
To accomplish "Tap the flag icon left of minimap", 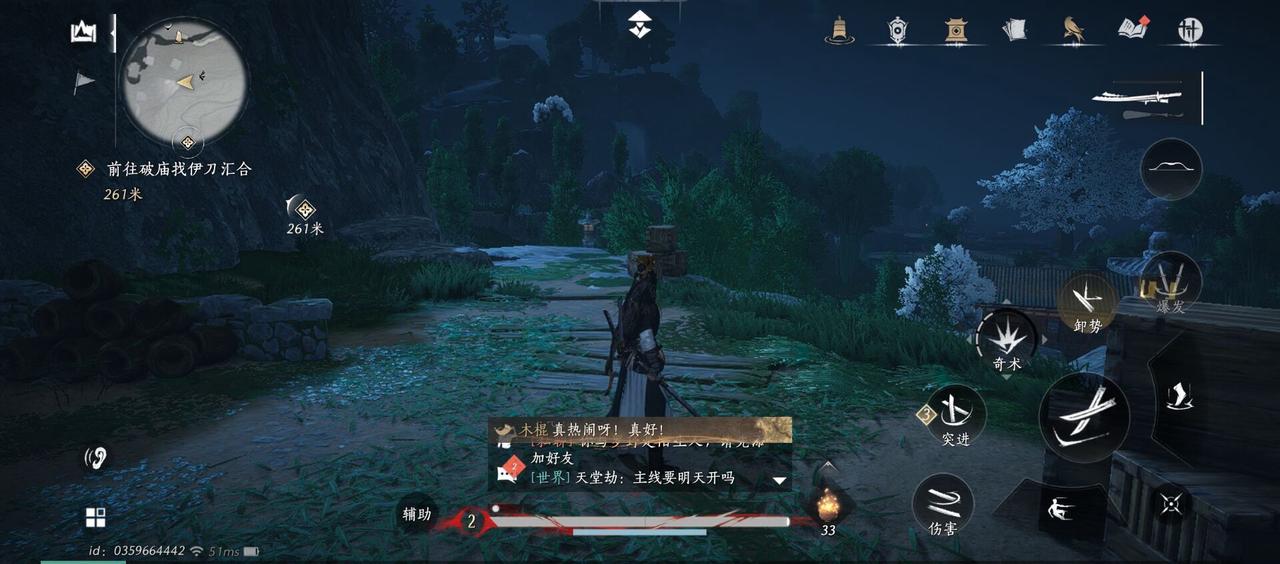I will point(84,82).
